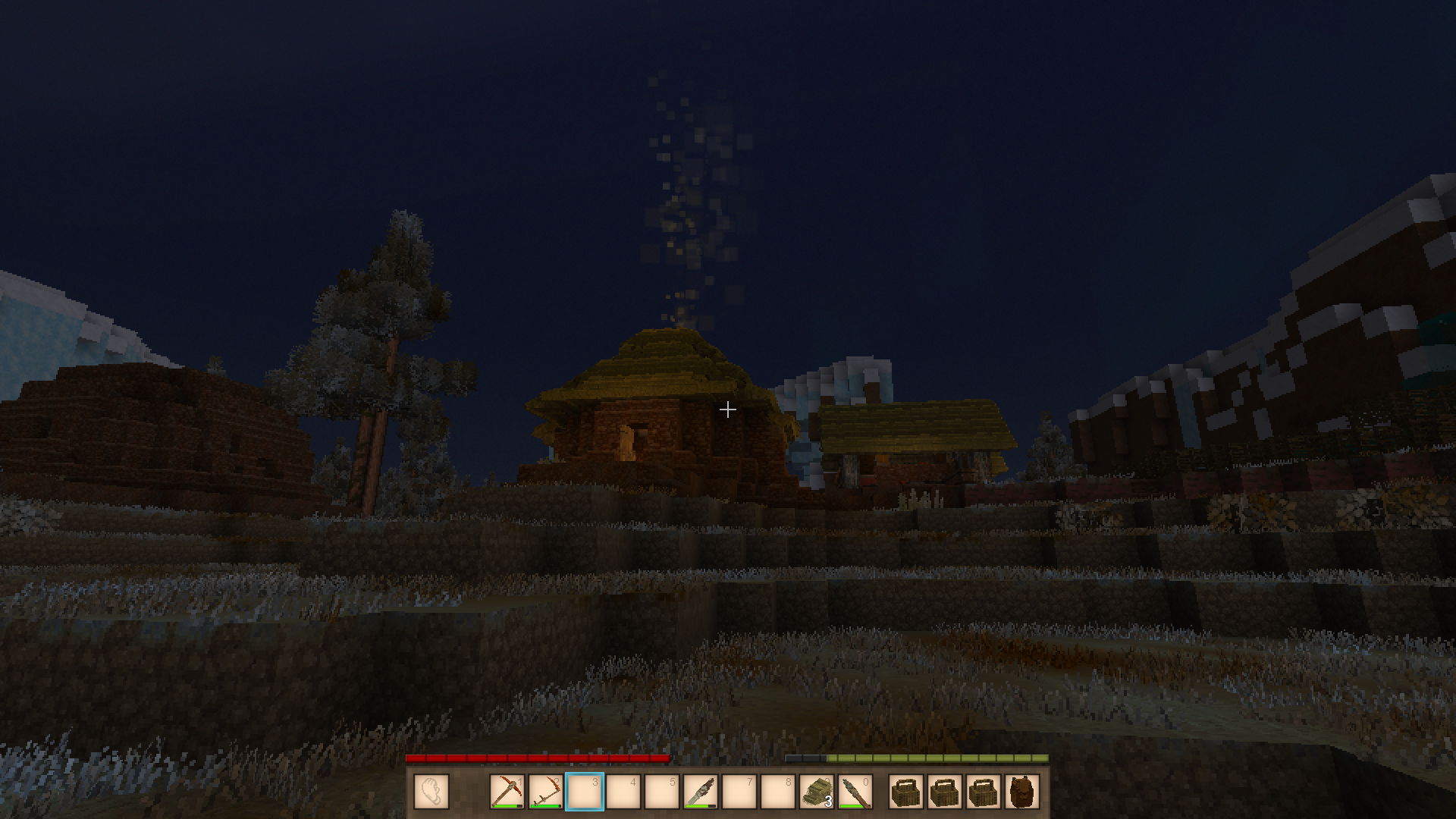Select the pickaxe in hotbar slot 1

tap(507, 792)
